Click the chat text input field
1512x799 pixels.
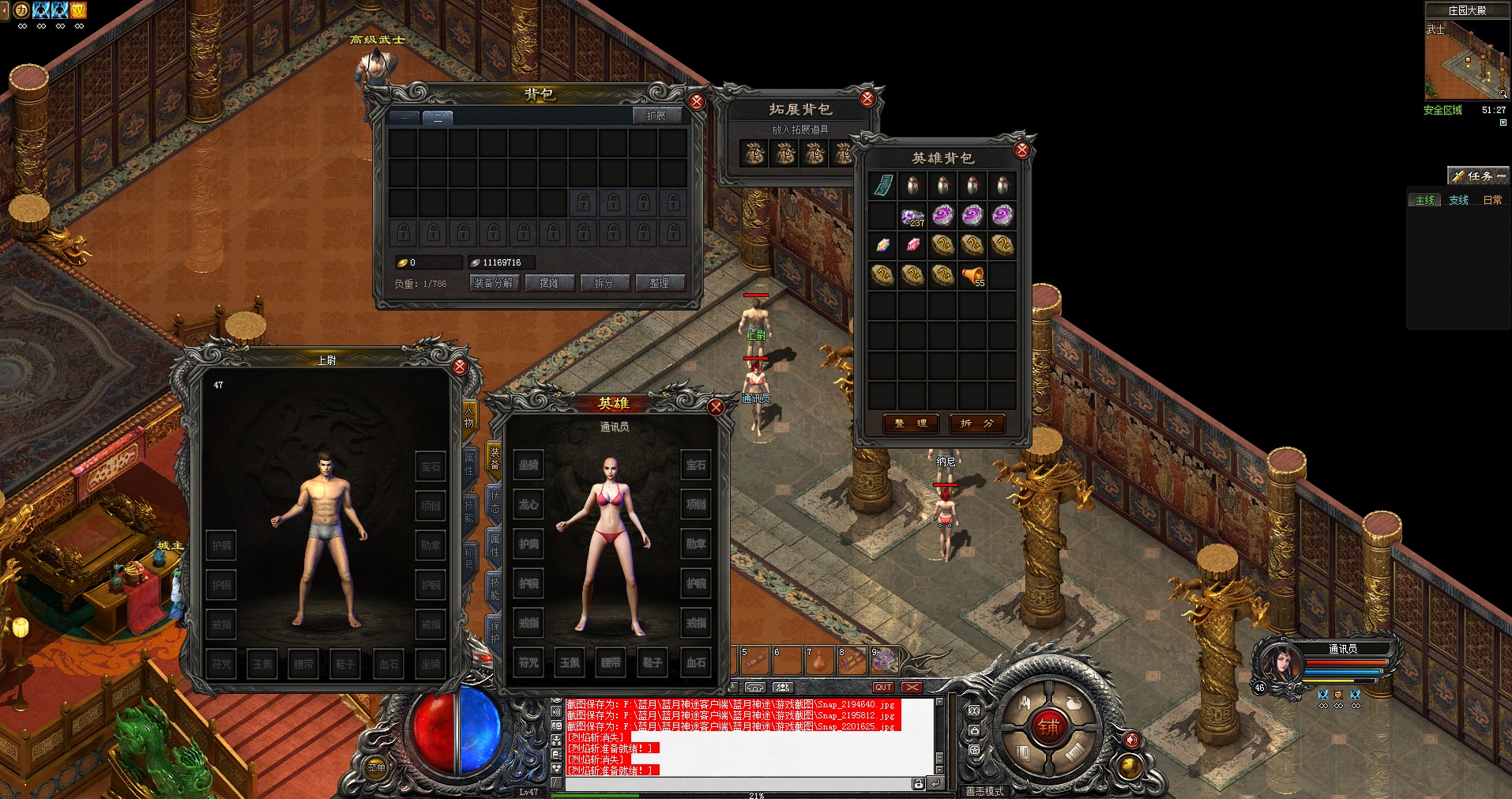tap(739, 784)
